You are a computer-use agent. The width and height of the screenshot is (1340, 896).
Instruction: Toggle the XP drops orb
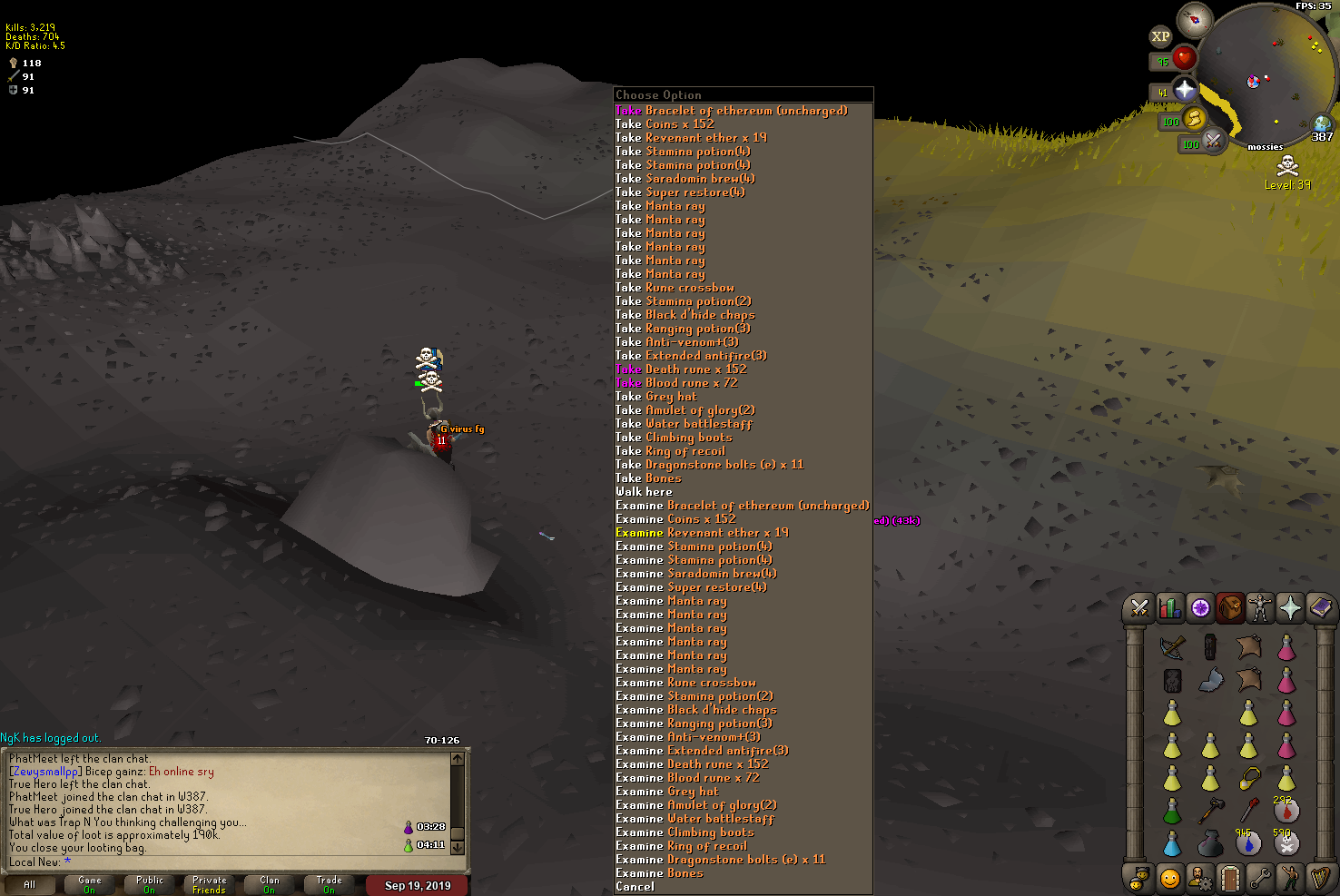pyautogui.click(x=1160, y=37)
